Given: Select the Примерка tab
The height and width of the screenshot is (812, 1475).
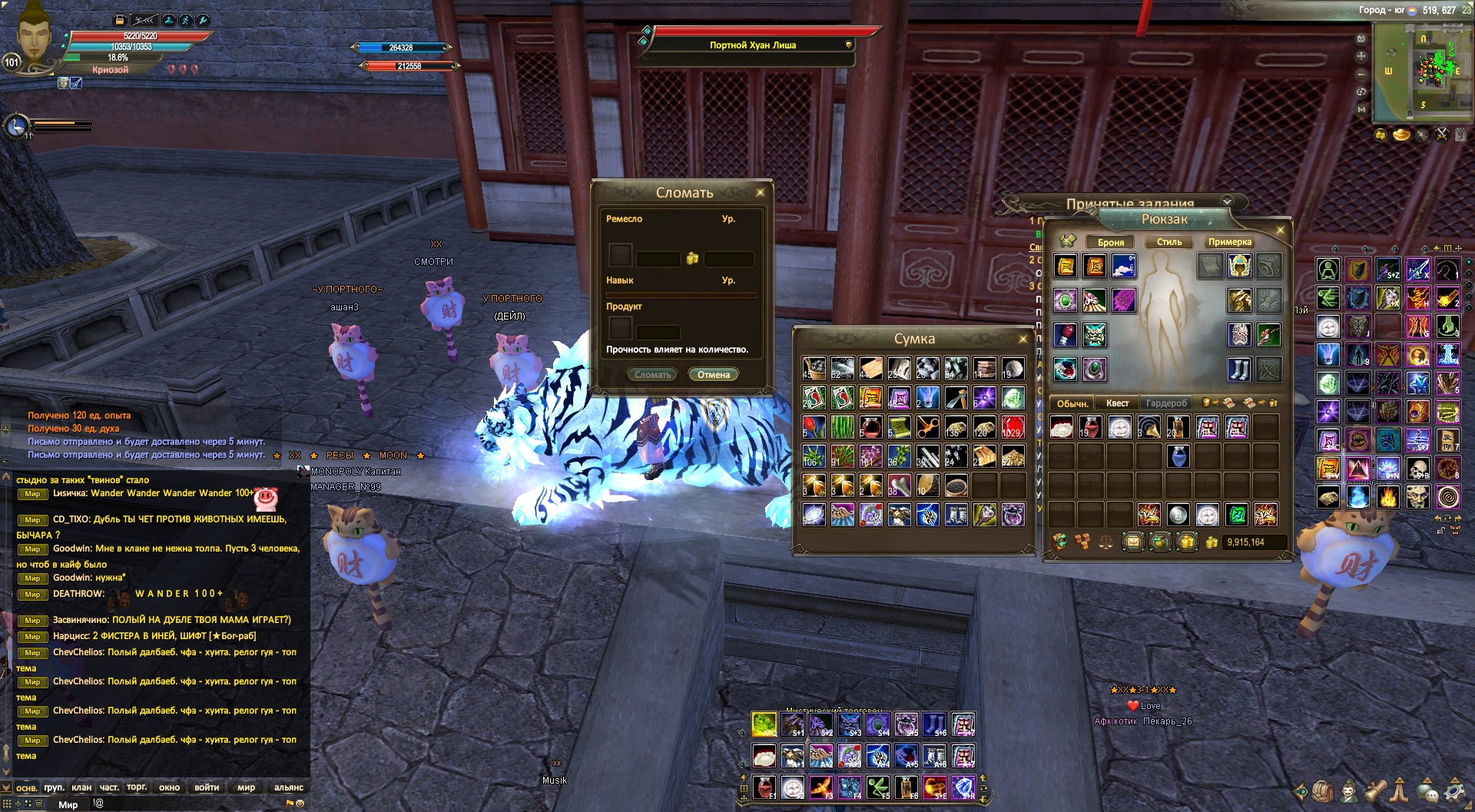Looking at the screenshot, I should (1229, 242).
